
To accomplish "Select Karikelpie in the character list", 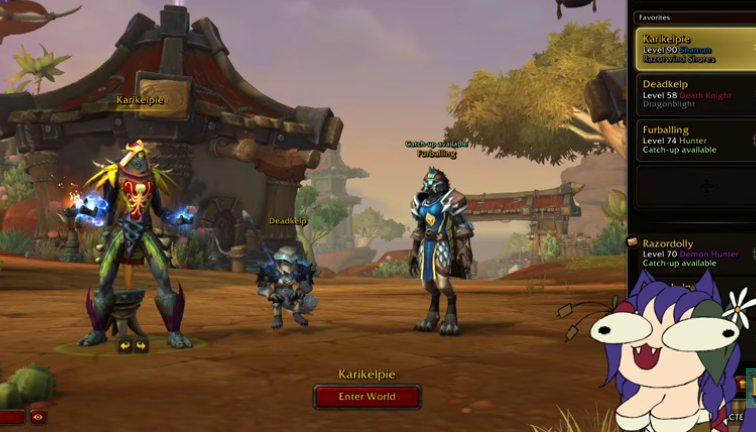I will [695, 48].
